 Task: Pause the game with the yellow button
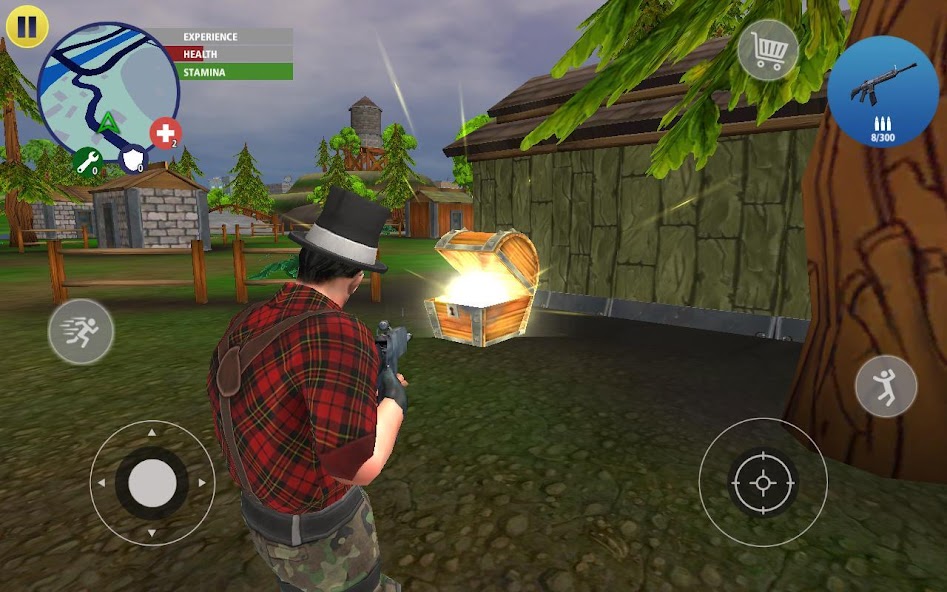point(26,27)
